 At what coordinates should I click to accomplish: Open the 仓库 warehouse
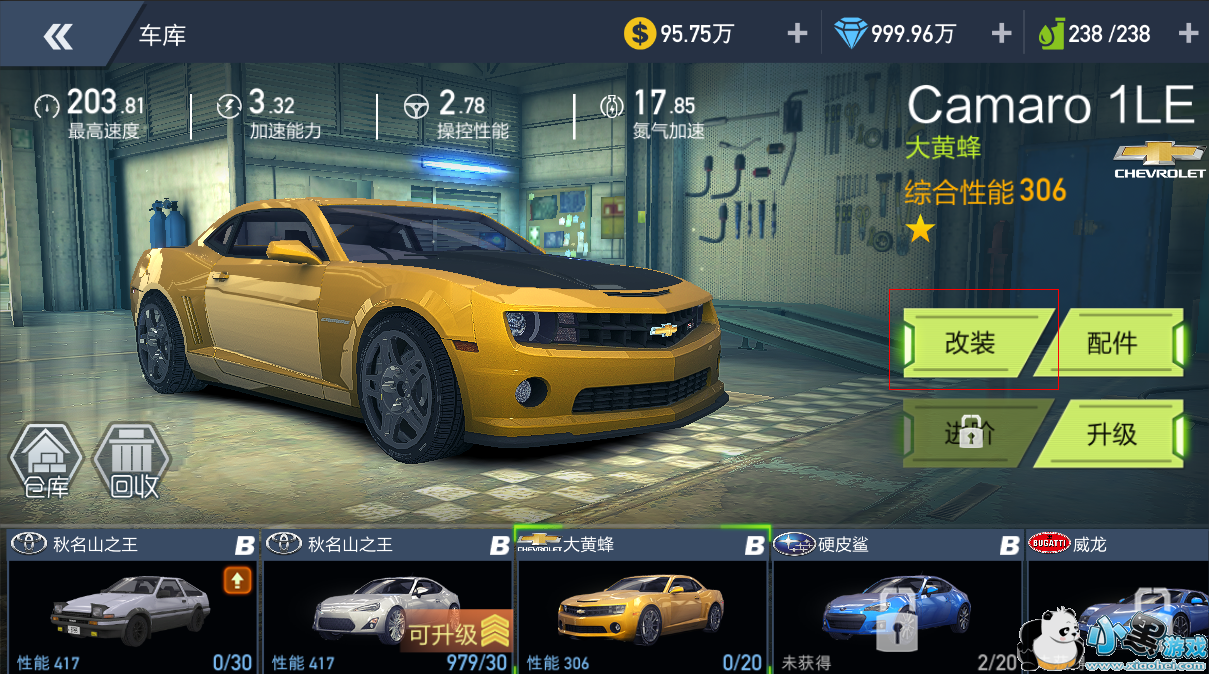tap(45, 462)
